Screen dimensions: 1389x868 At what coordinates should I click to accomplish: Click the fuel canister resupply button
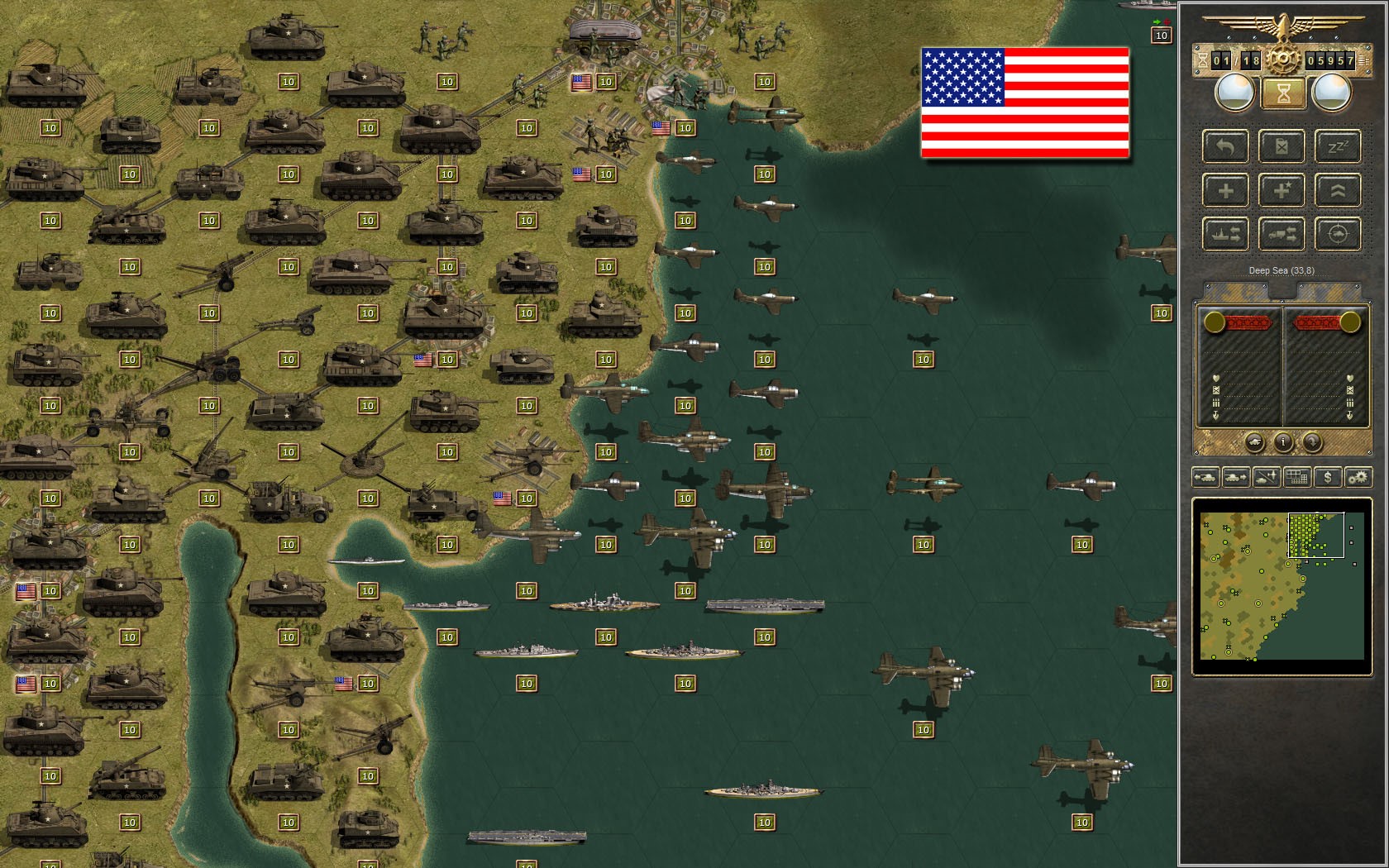click(1282, 147)
